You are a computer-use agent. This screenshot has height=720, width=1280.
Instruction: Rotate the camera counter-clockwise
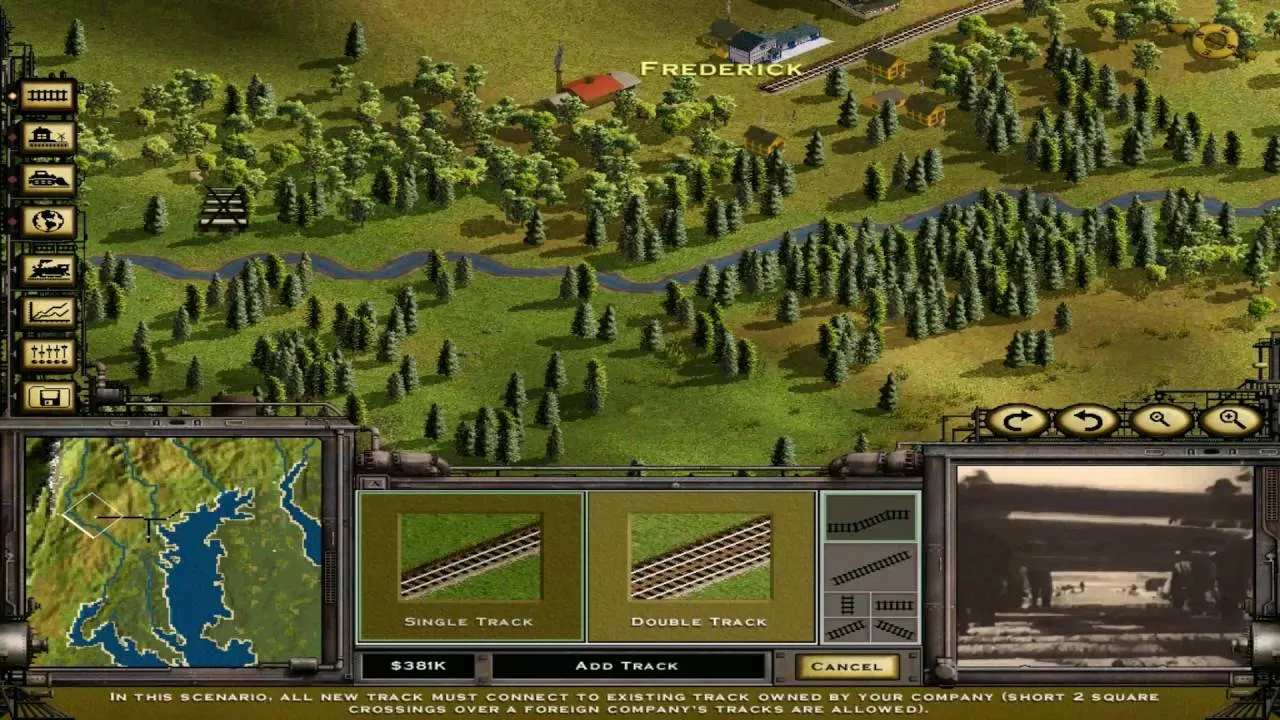pyautogui.click(x=1088, y=421)
